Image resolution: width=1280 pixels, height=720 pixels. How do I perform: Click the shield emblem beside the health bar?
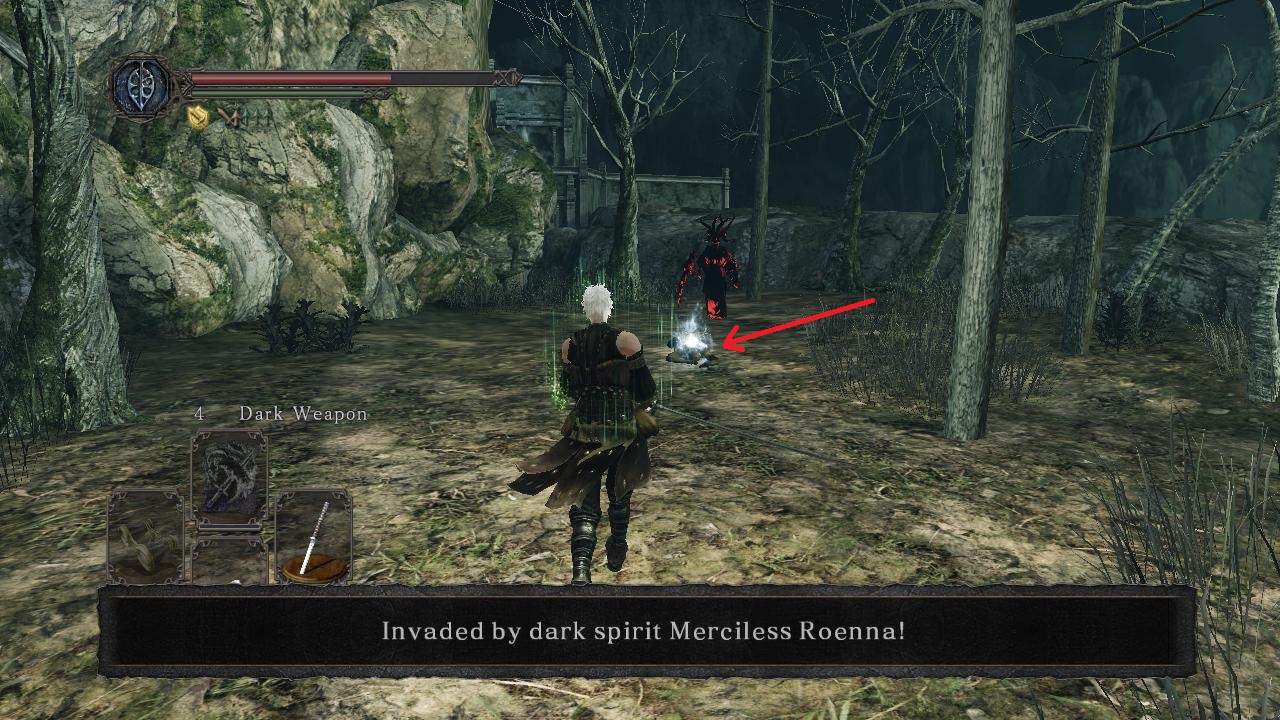(142, 86)
